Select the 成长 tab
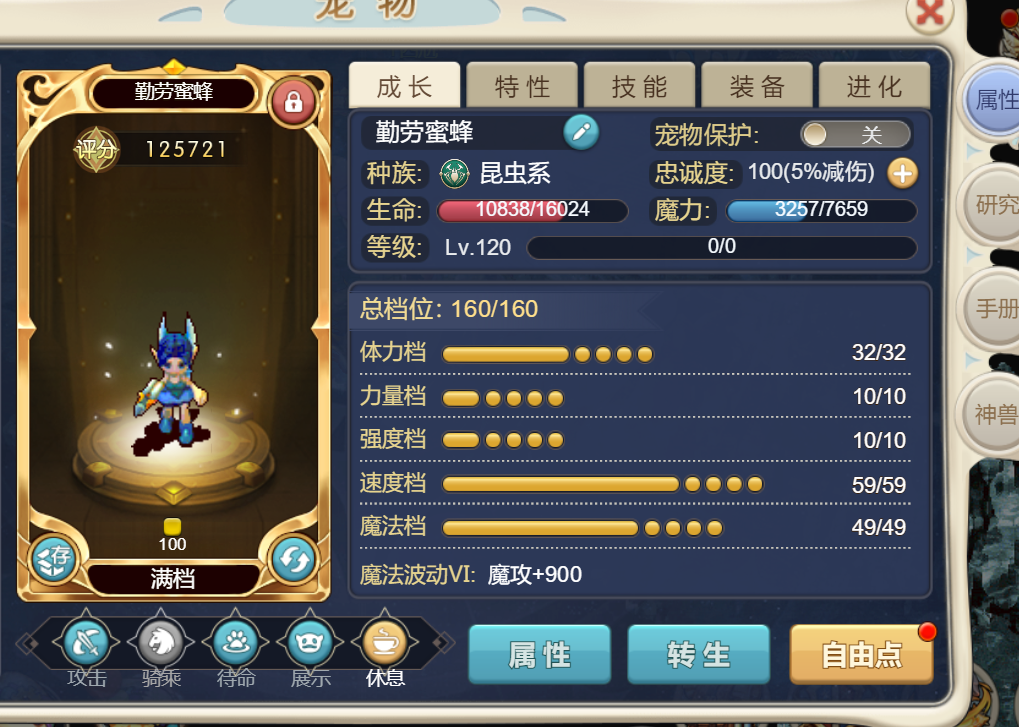Viewport: 1019px width, 727px height. pyautogui.click(x=405, y=86)
